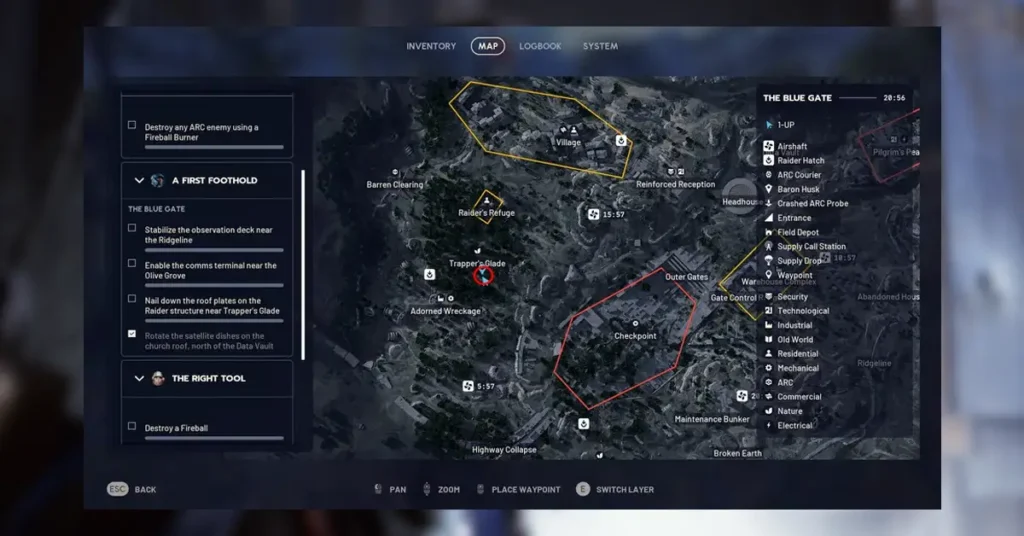Collapse The Right Tool quest

pos(139,379)
